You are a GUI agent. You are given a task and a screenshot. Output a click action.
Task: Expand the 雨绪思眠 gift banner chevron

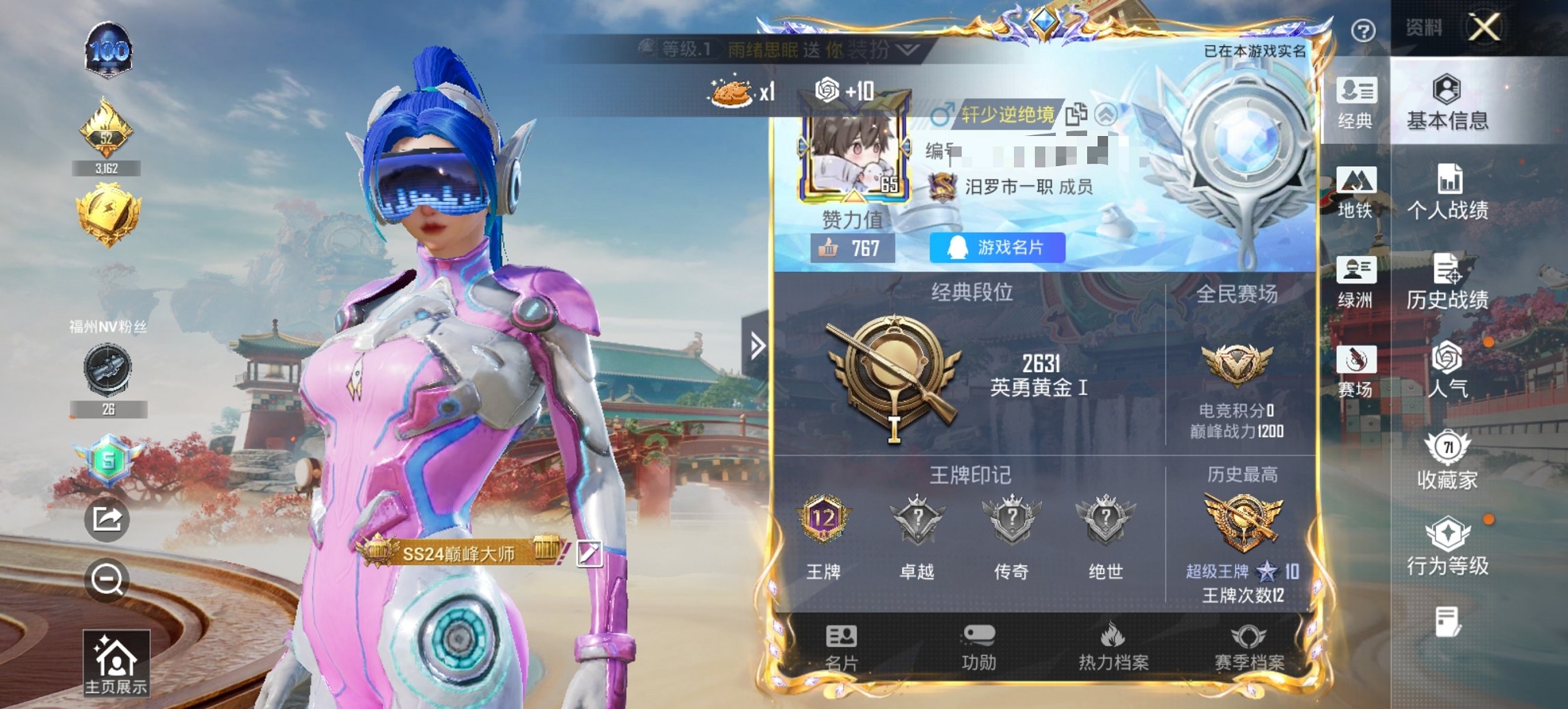[x=907, y=50]
